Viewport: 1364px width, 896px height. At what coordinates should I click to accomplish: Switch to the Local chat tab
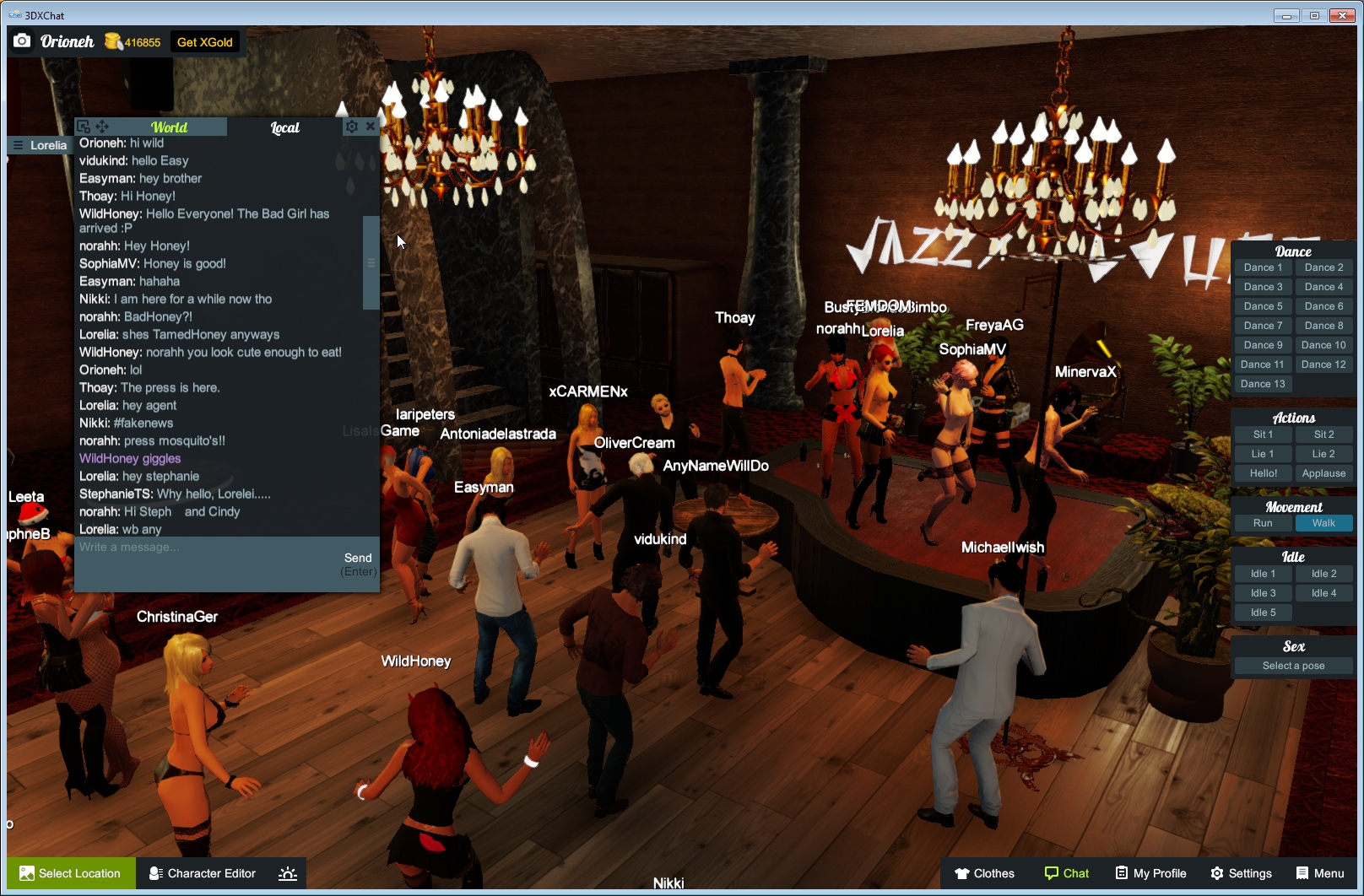284,127
